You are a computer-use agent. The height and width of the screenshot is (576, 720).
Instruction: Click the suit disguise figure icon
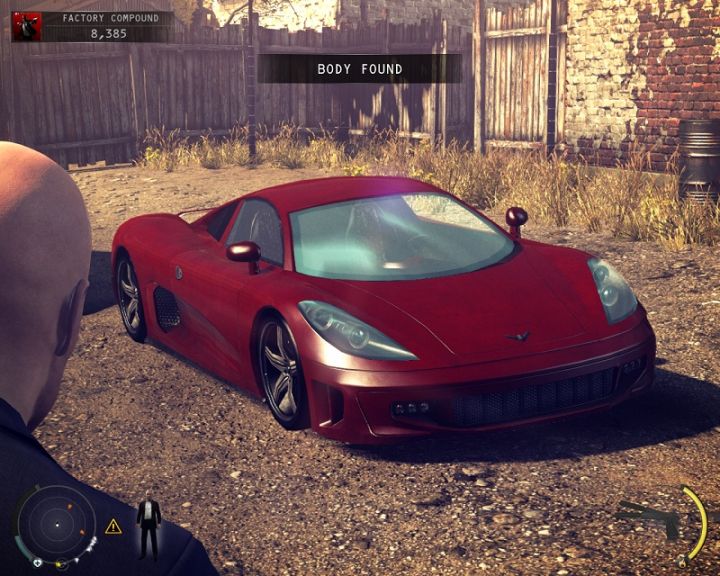tap(148, 525)
